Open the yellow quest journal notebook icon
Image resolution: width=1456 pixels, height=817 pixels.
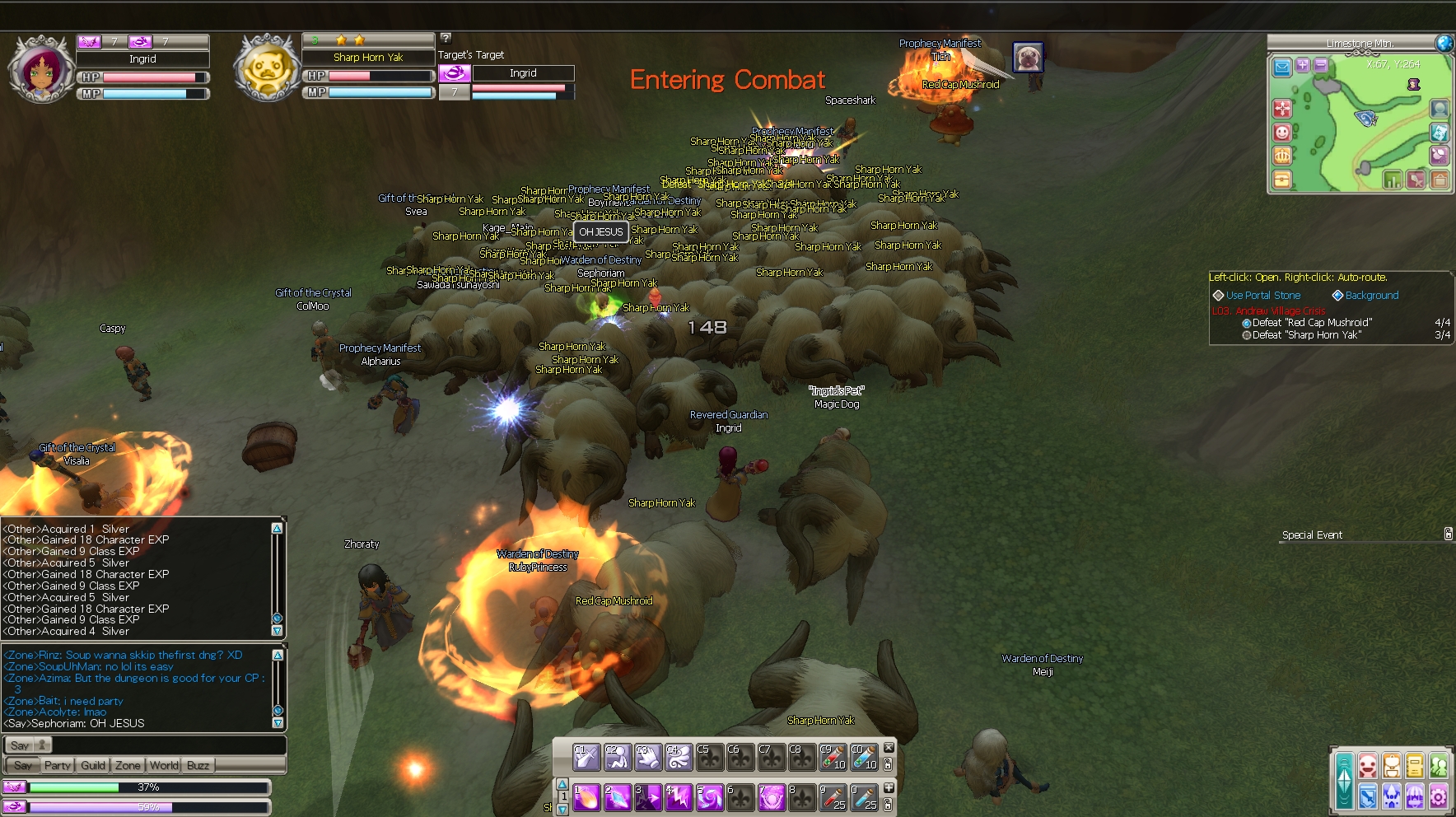pos(1415,766)
